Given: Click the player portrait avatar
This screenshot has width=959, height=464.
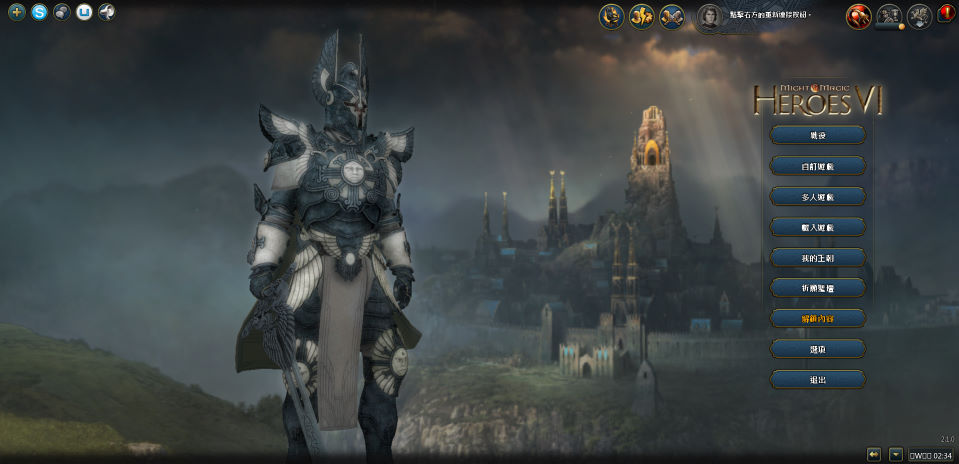Looking at the screenshot, I should pyautogui.click(x=709, y=16).
